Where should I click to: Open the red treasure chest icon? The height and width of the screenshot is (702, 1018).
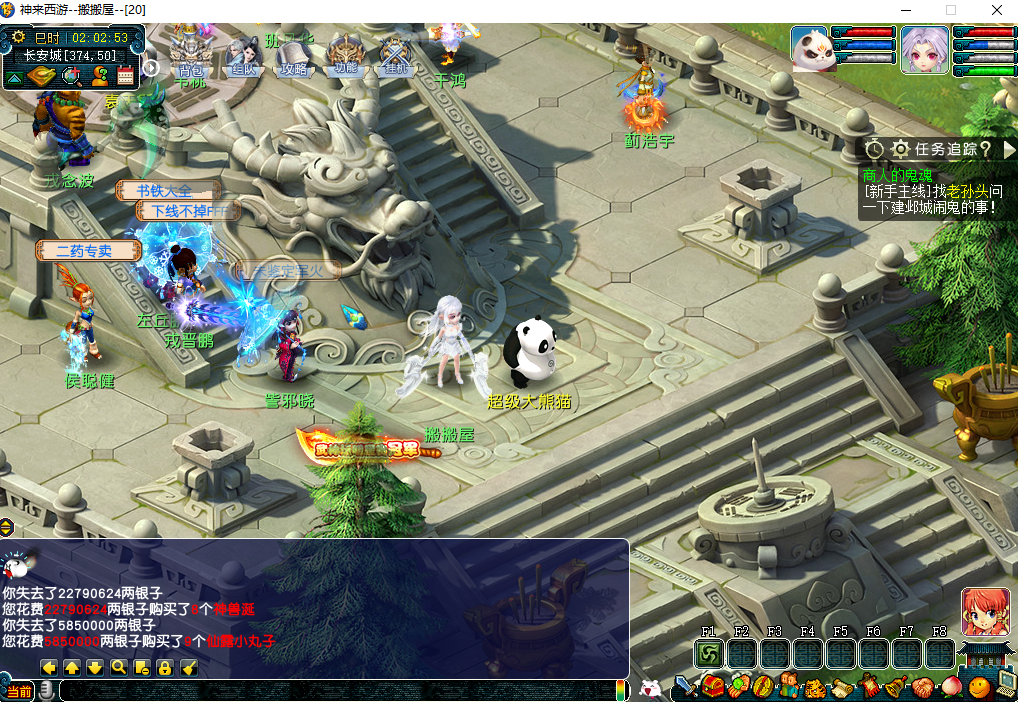click(x=712, y=688)
